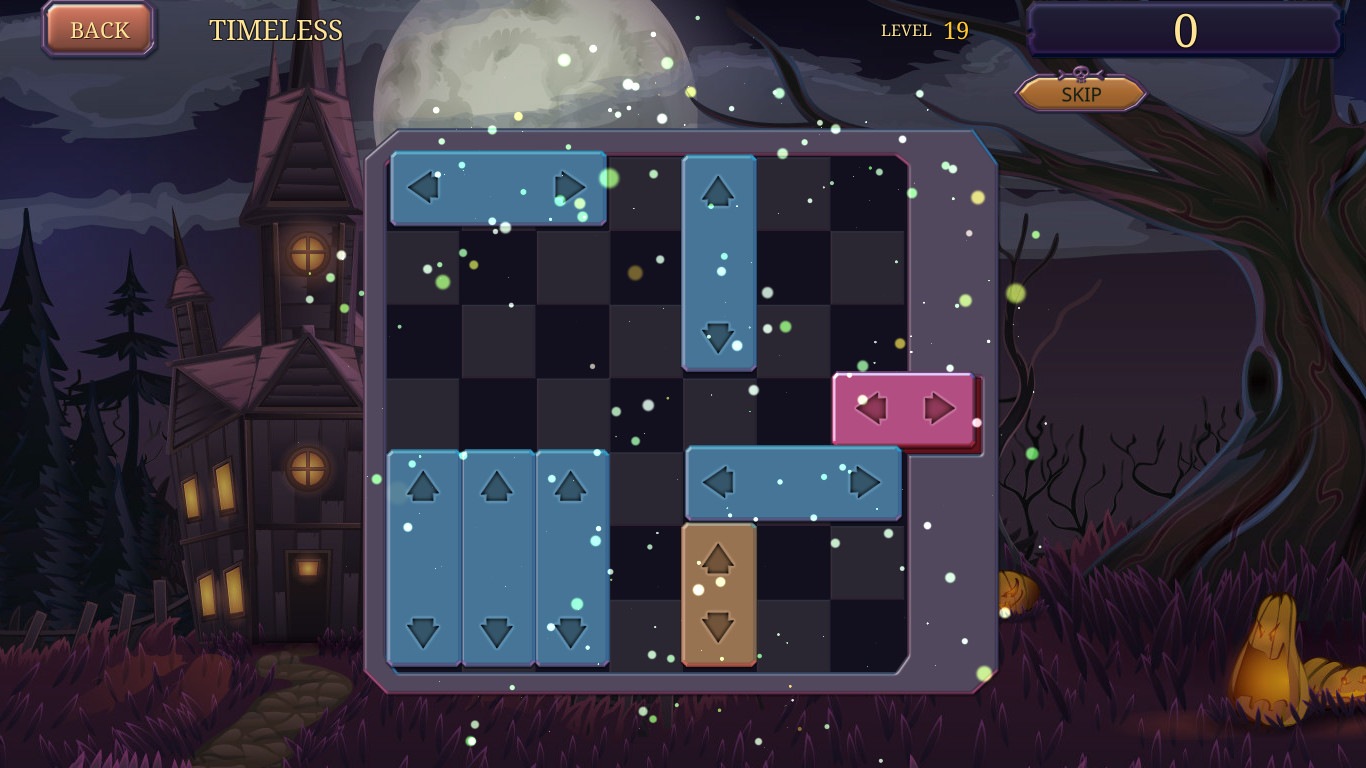Select the pink sliding block
Screen dimensions: 1366x768
903,409
